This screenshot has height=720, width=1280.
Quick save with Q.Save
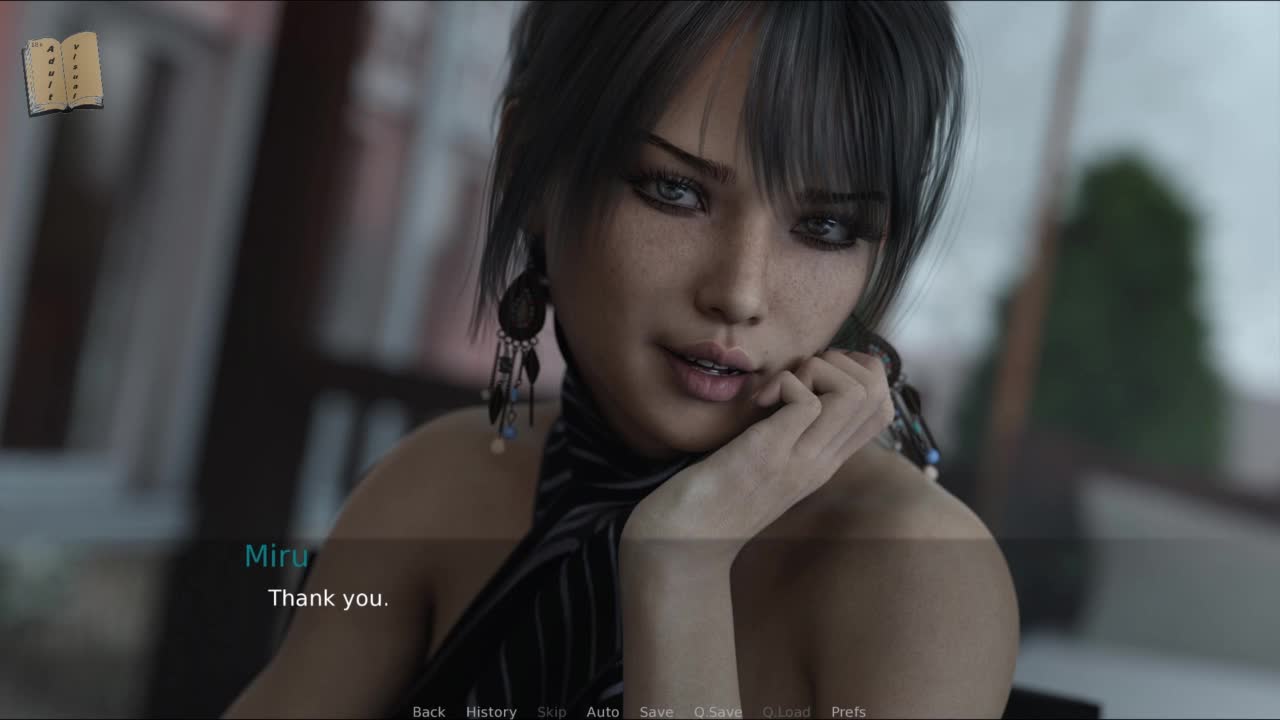(x=717, y=711)
